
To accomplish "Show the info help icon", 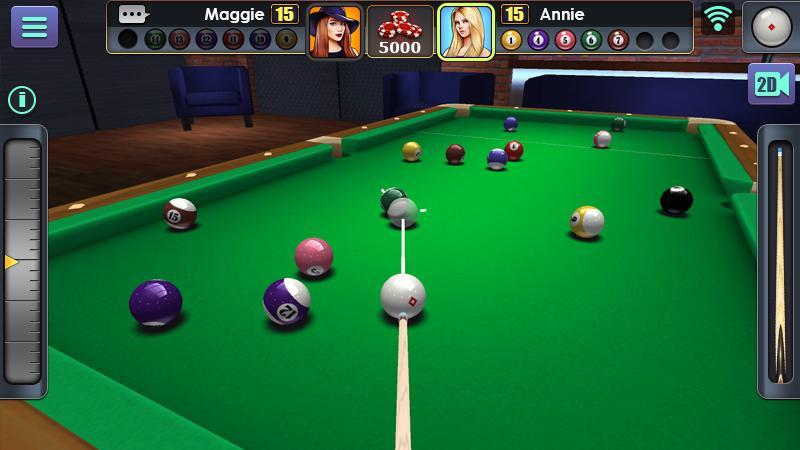I will pyautogui.click(x=22, y=99).
